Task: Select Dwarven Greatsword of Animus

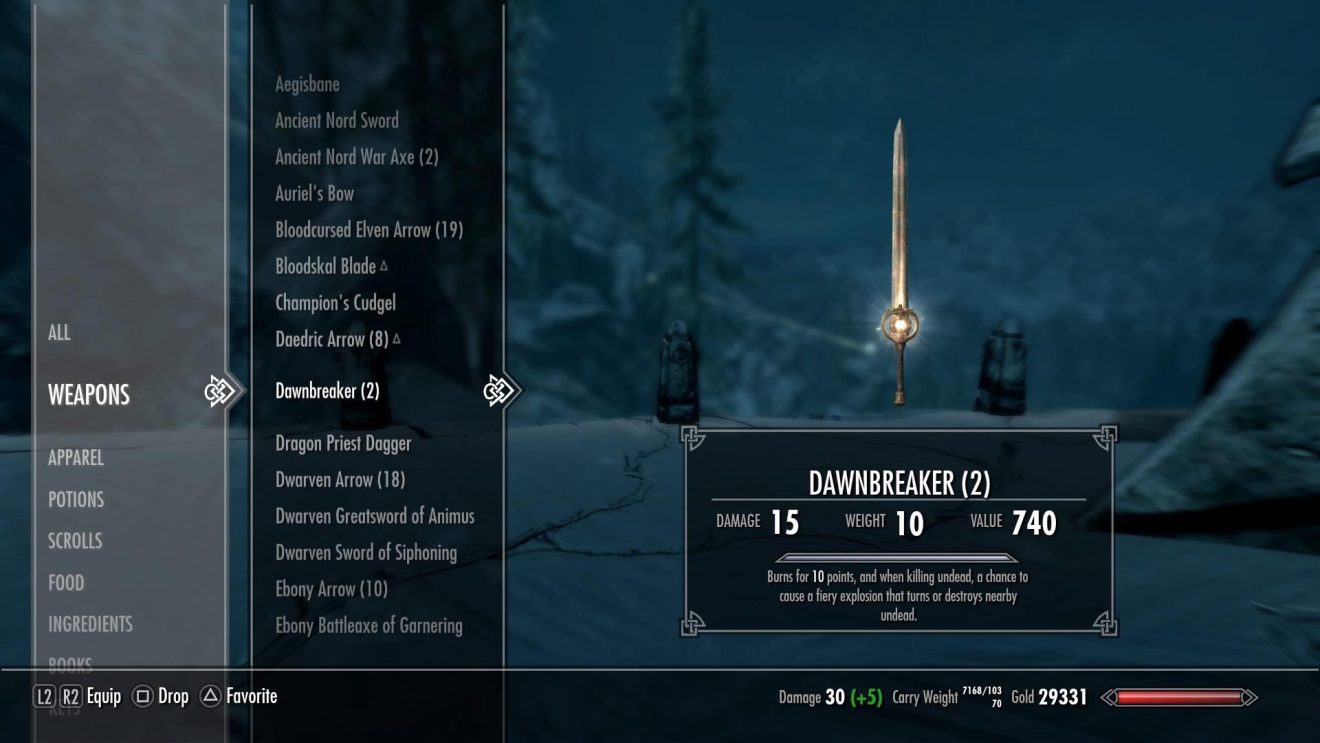Action: pyautogui.click(x=375, y=517)
